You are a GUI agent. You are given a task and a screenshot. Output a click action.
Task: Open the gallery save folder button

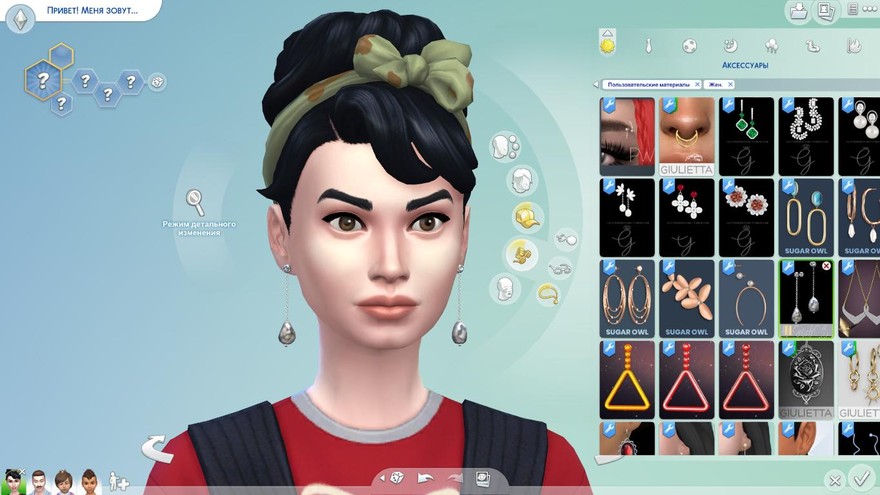[798, 11]
